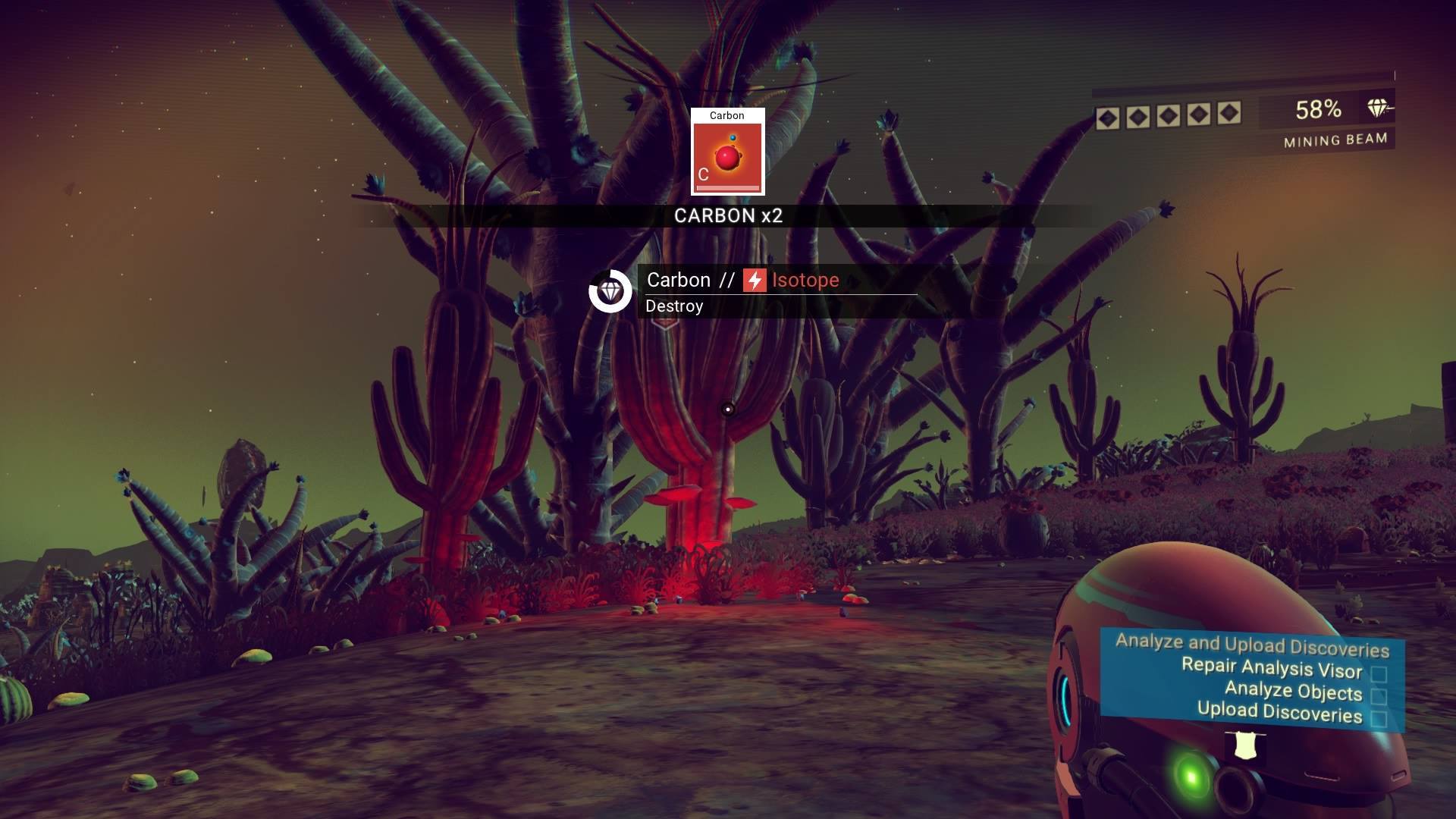1456x819 pixels.
Task: Check the Upload Discoveries objective box
Action: tap(1379, 718)
